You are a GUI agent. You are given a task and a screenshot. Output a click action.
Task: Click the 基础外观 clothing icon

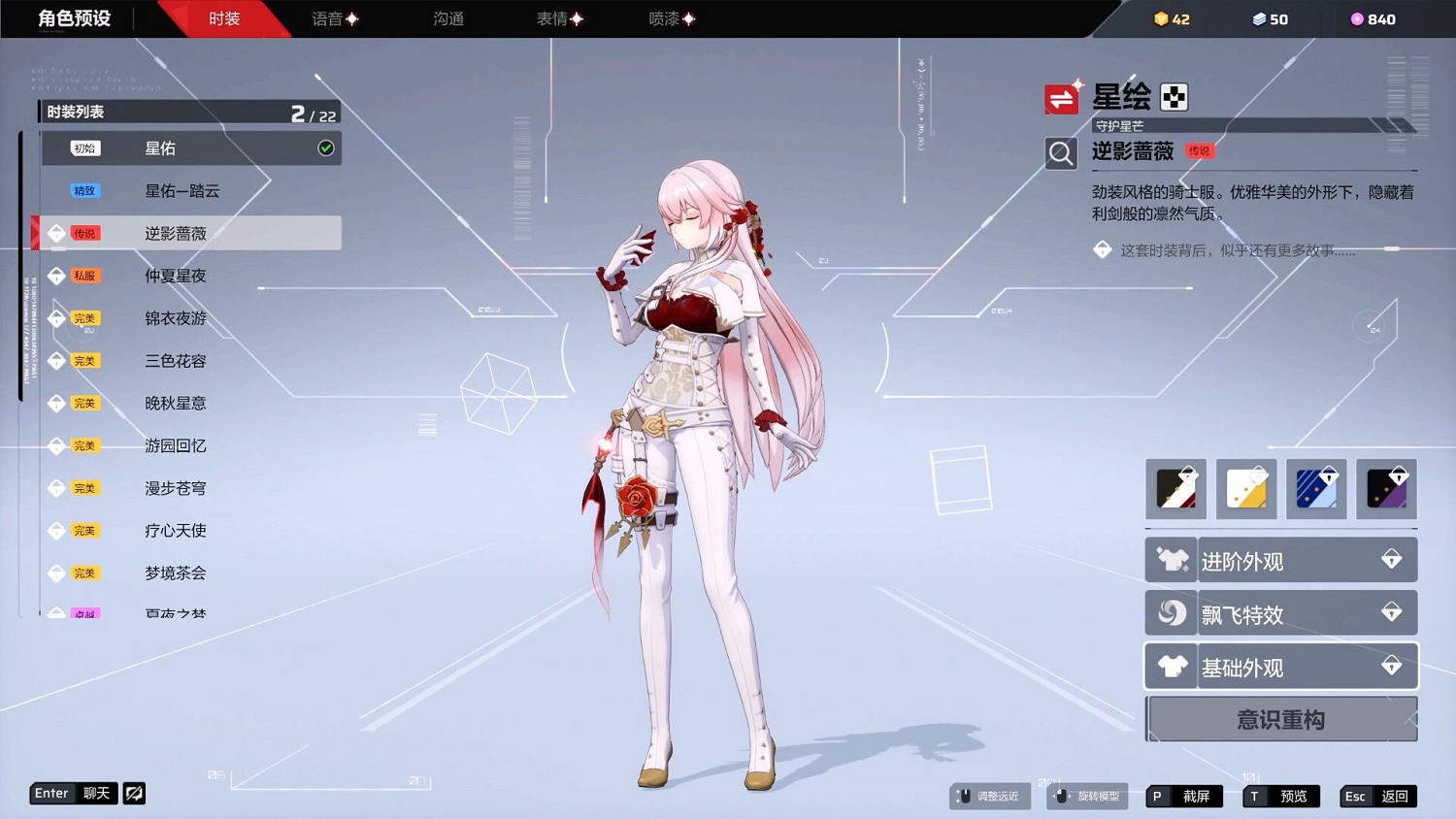1171,666
